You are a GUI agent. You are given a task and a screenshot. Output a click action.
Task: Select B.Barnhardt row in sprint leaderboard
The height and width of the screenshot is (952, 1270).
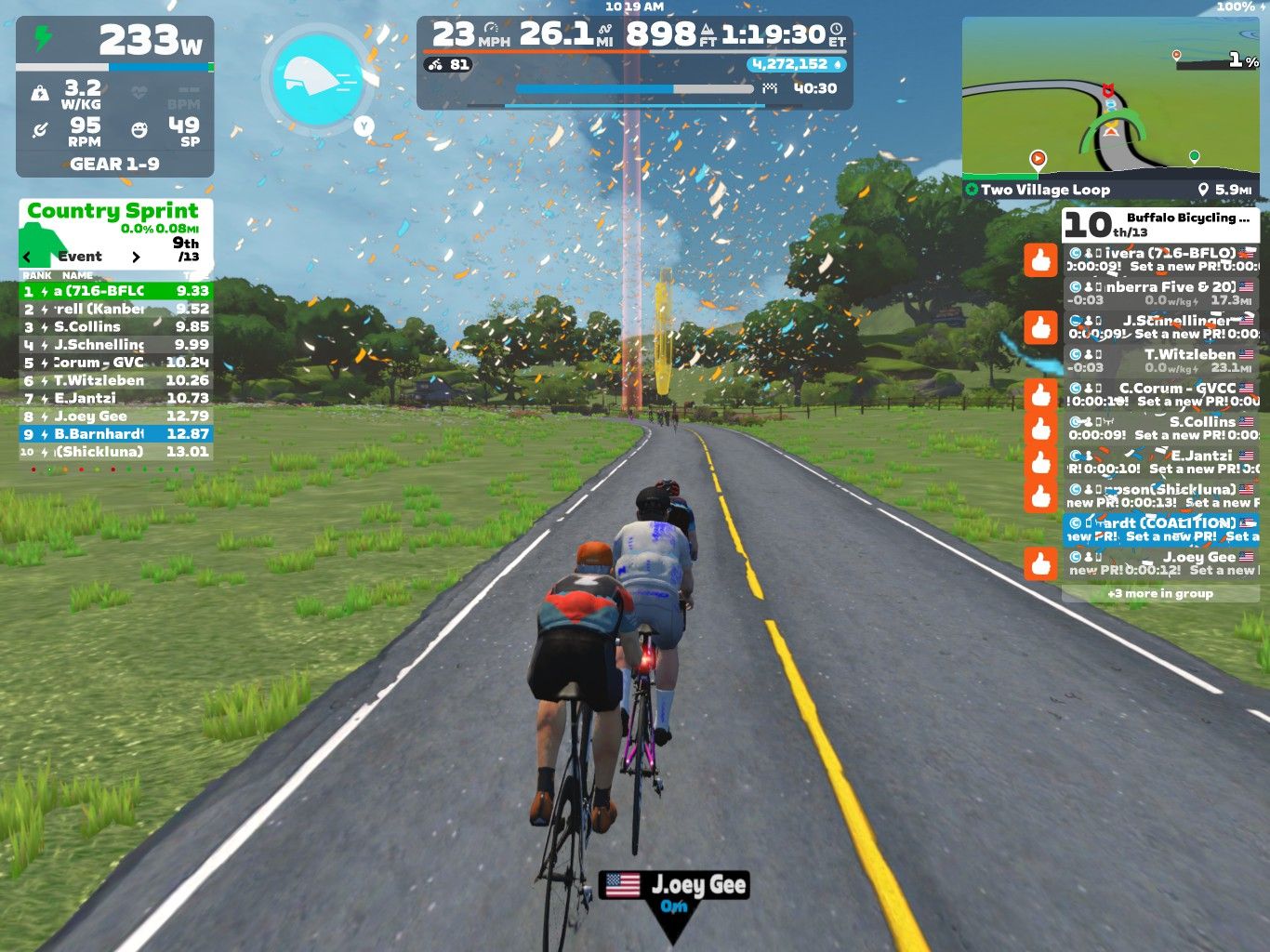[116, 434]
